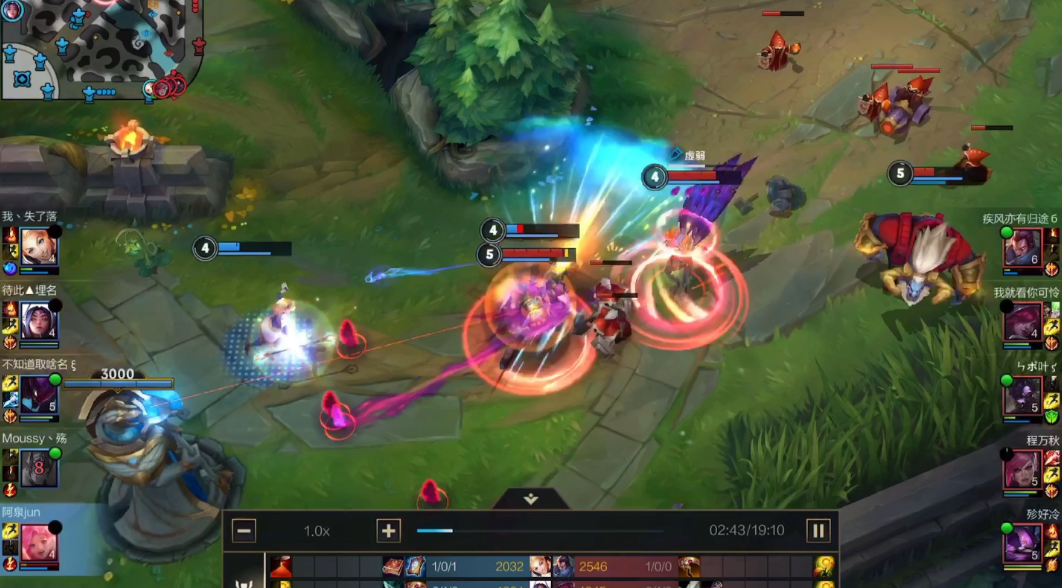Image resolution: width=1062 pixels, height=588 pixels.
Task: Open the minimap
Action: 100,49
